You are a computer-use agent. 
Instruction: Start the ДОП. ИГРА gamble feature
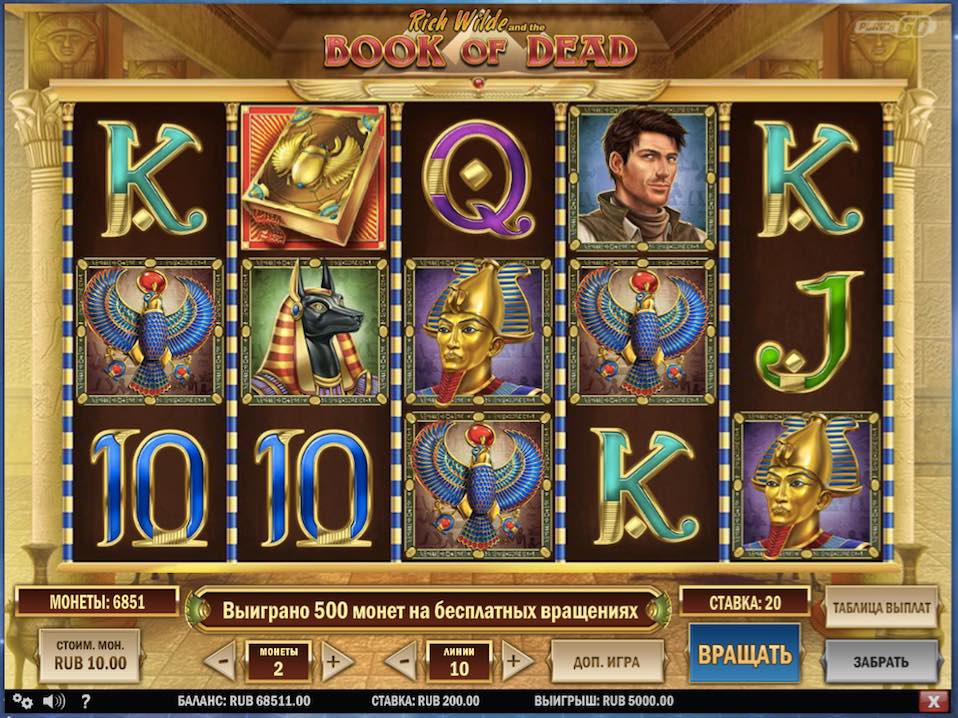pyautogui.click(x=607, y=661)
